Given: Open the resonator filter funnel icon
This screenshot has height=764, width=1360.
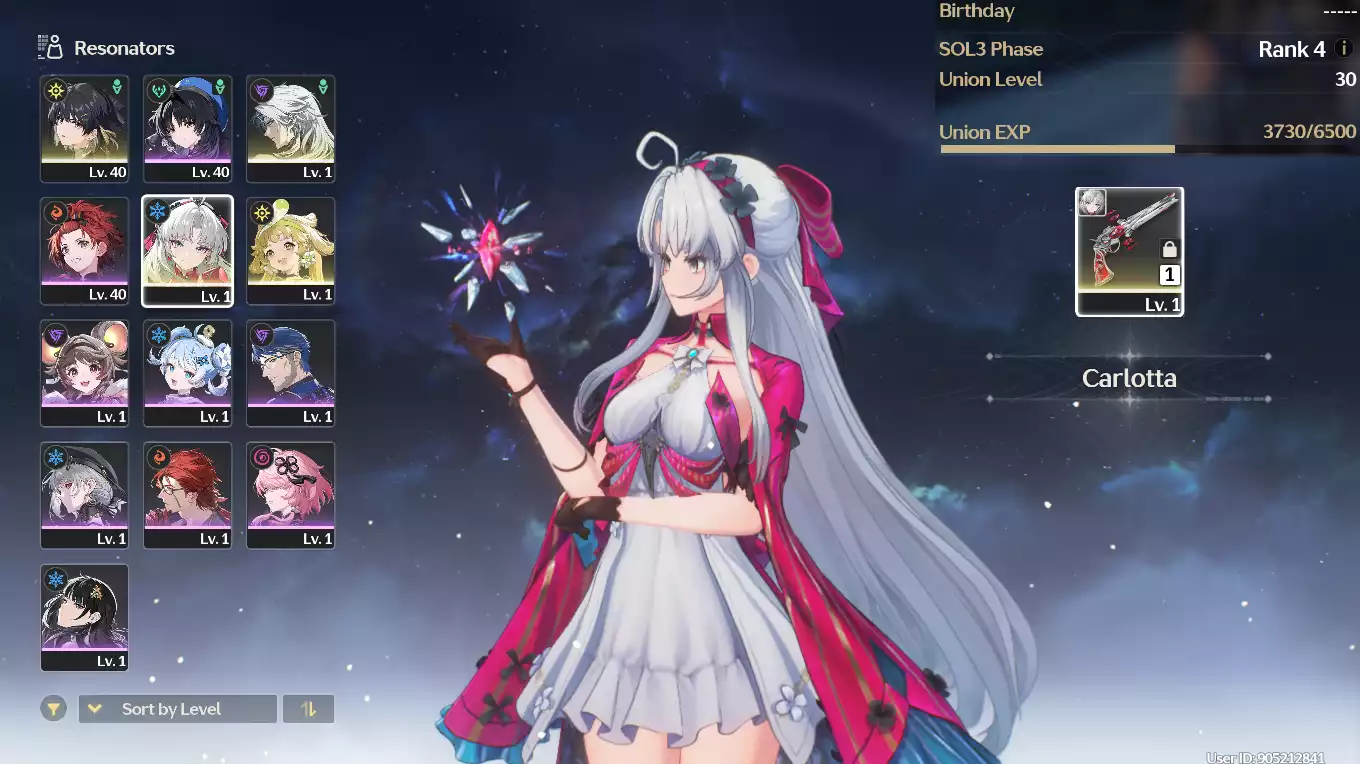Looking at the screenshot, I should coord(54,709).
